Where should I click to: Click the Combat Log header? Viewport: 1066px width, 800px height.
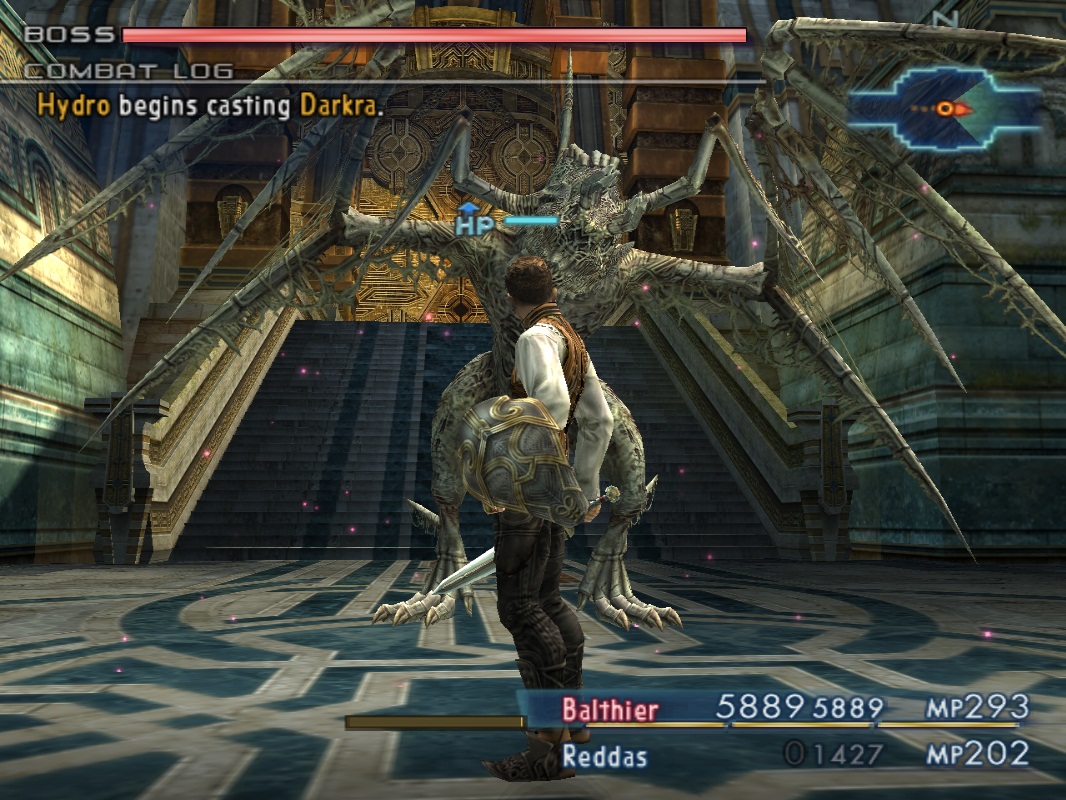pos(128,71)
